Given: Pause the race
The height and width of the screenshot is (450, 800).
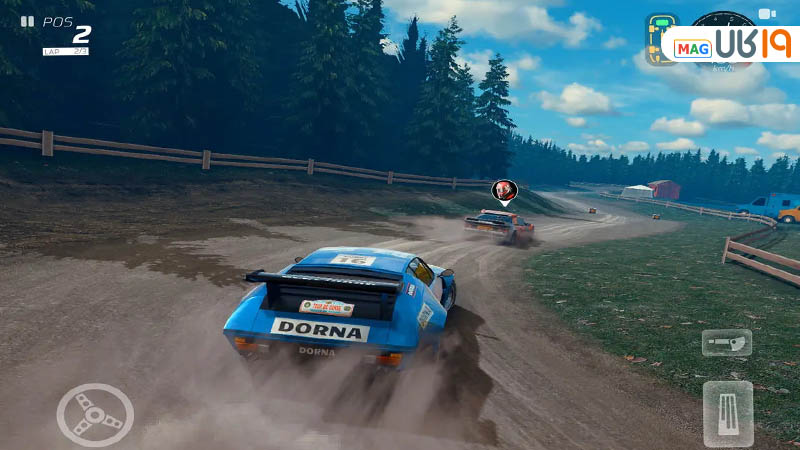Looking at the screenshot, I should pyautogui.click(x=27, y=20).
